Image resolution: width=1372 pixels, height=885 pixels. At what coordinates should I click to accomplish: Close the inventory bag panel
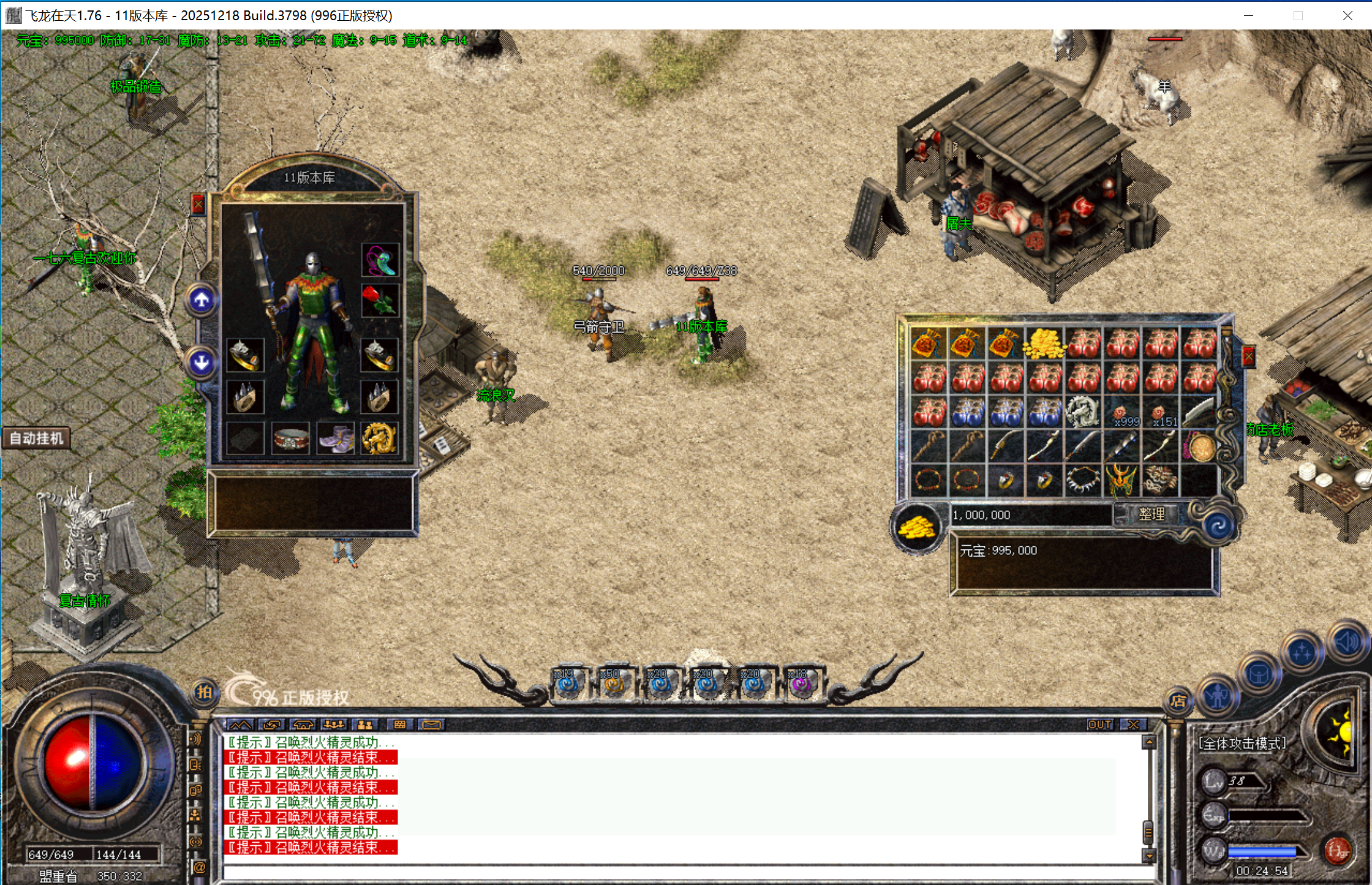[1248, 356]
